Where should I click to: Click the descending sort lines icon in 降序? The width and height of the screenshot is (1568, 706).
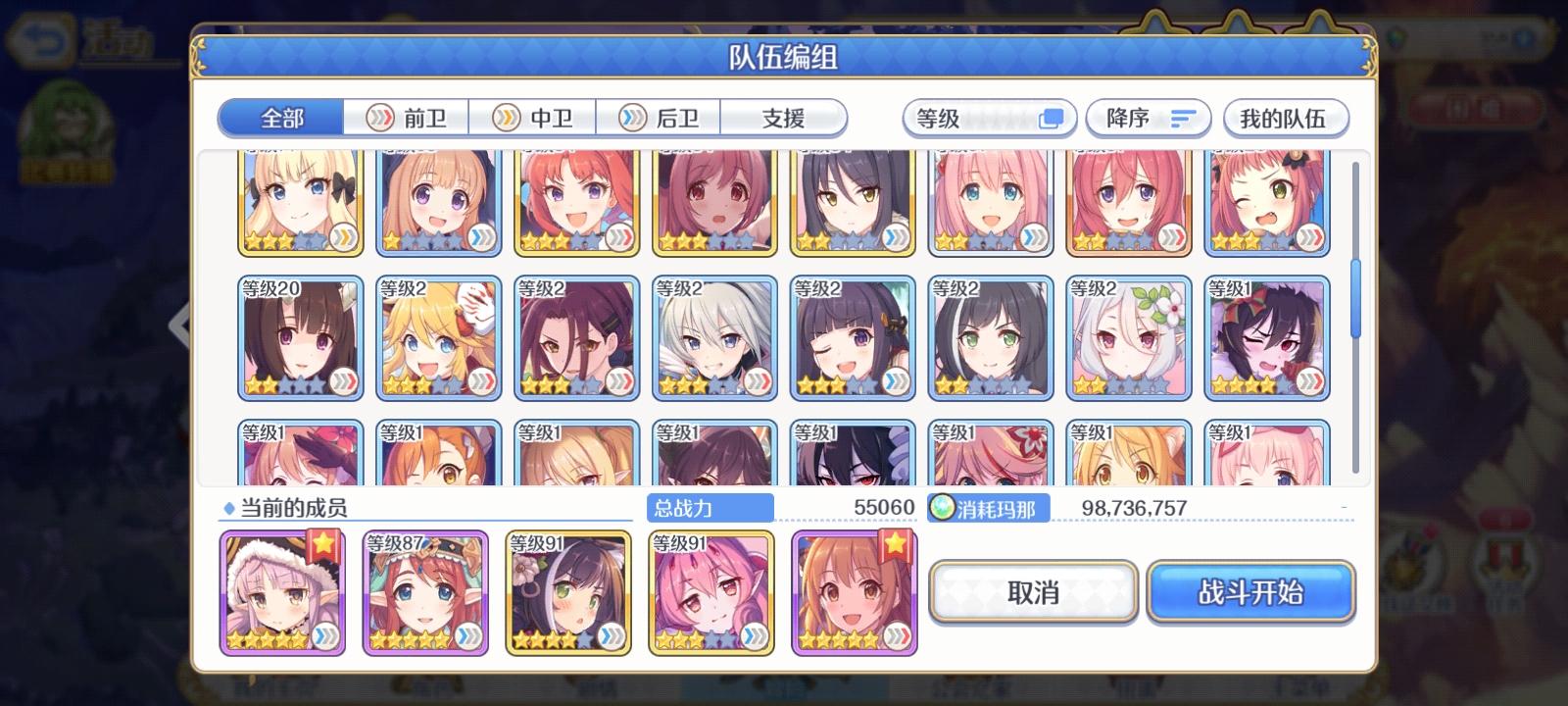1183,117
